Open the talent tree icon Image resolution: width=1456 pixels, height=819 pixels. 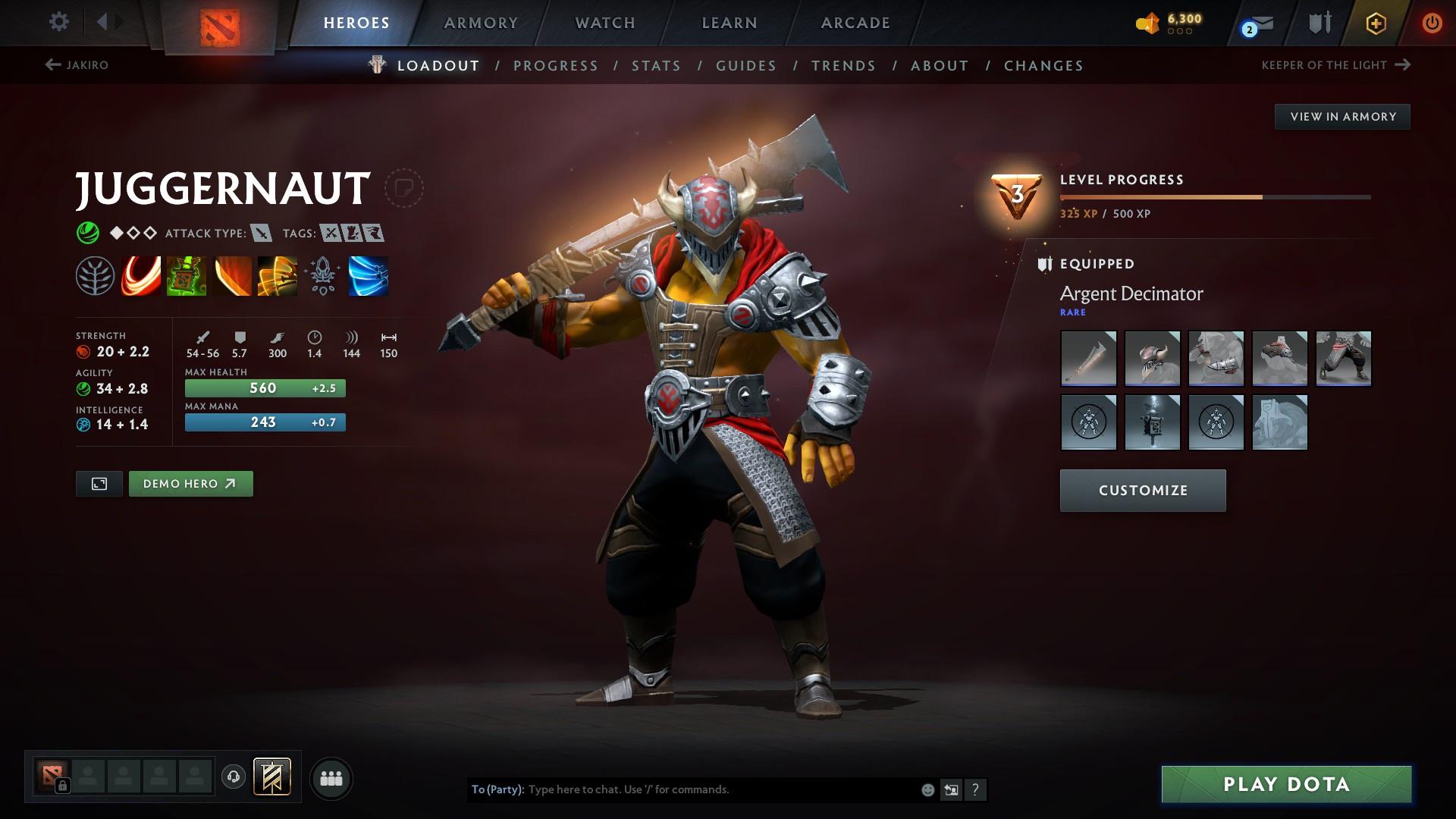click(x=94, y=276)
